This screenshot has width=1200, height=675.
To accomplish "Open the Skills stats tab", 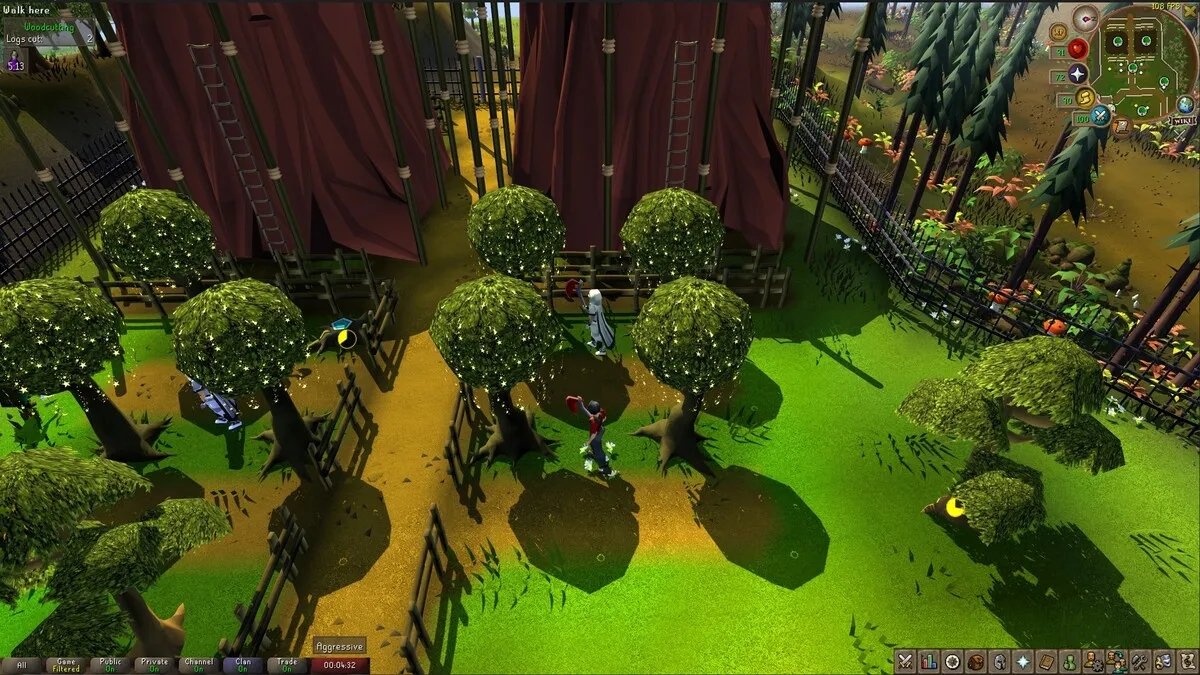I will [929, 661].
